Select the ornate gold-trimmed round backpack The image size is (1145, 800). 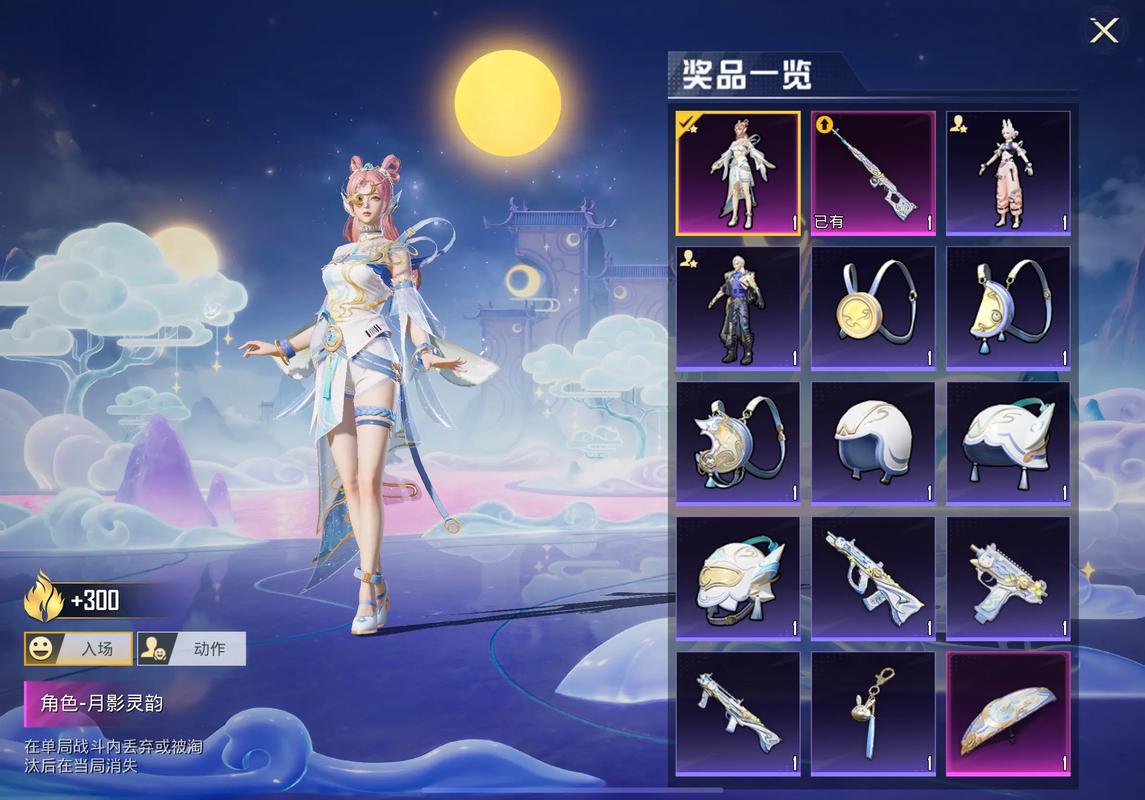pos(738,443)
